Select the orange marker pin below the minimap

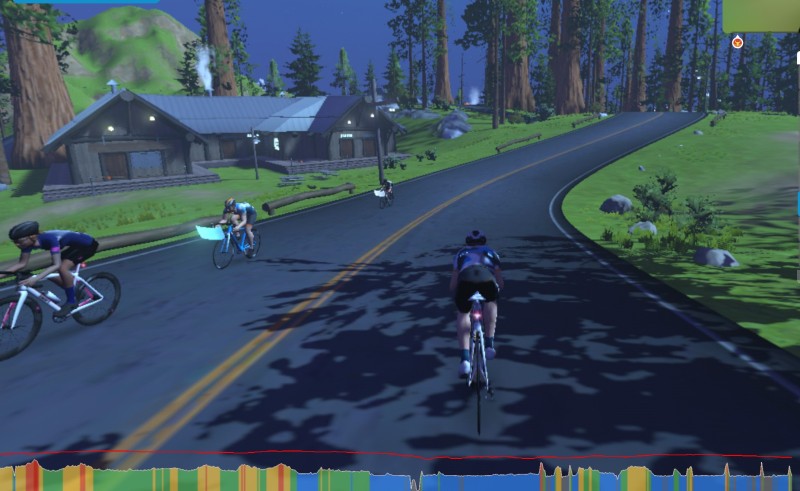coord(738,42)
